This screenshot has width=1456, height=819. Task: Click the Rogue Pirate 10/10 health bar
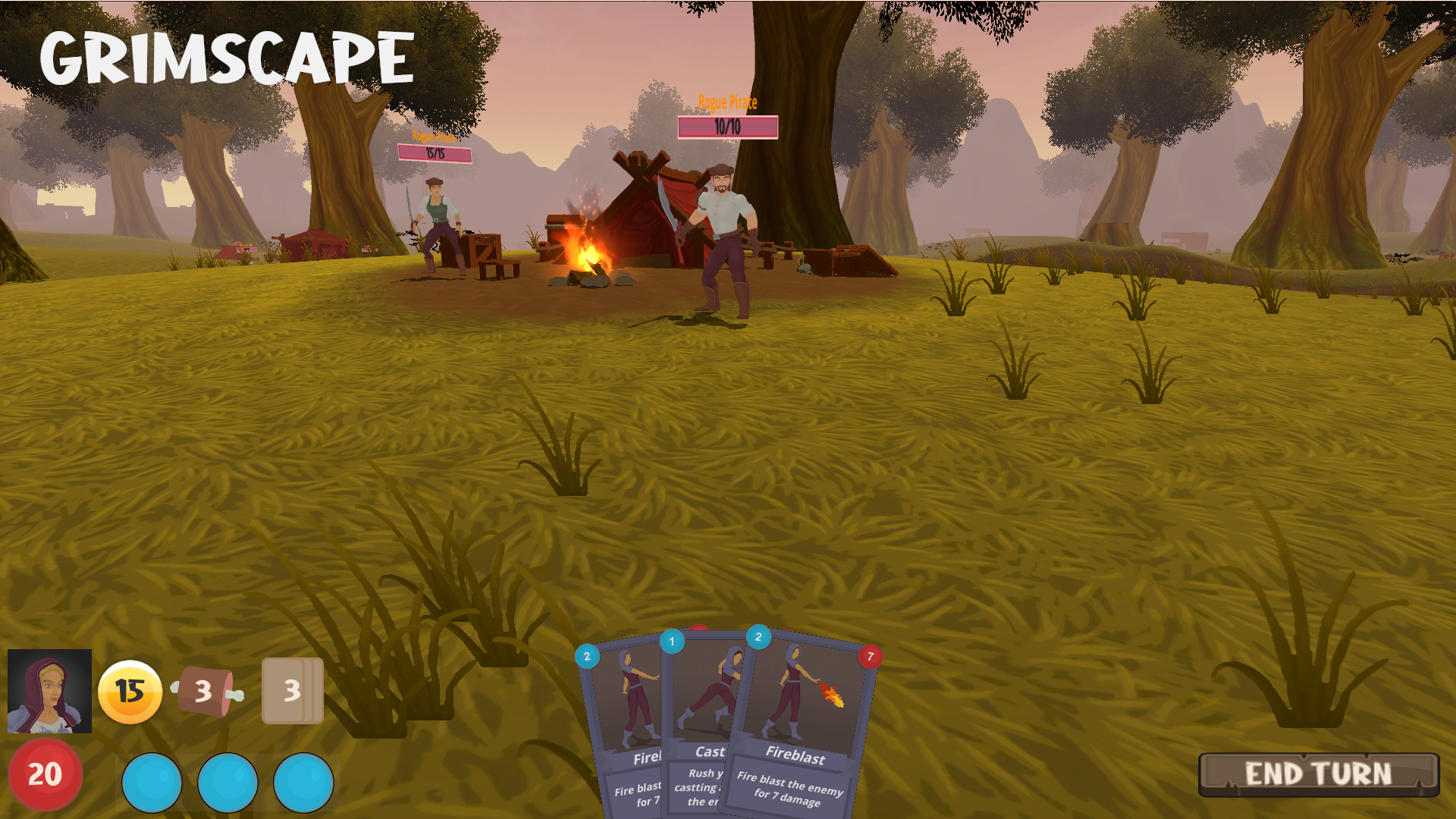pos(727,127)
